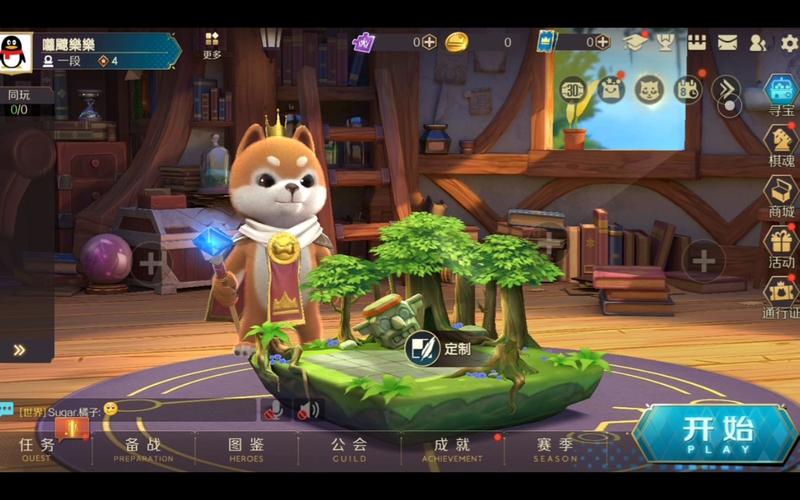The width and height of the screenshot is (800, 500).
Task: Open the 备战 Preparation menu
Action: pos(143,448)
